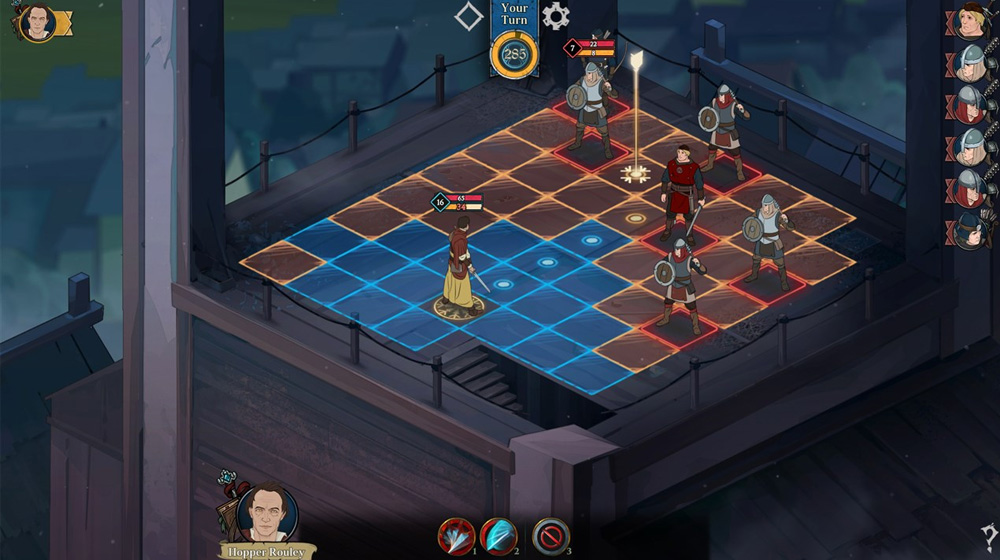Click the help question mark icon
This screenshot has height=560, width=1000.
pyautogui.click(x=988, y=536)
